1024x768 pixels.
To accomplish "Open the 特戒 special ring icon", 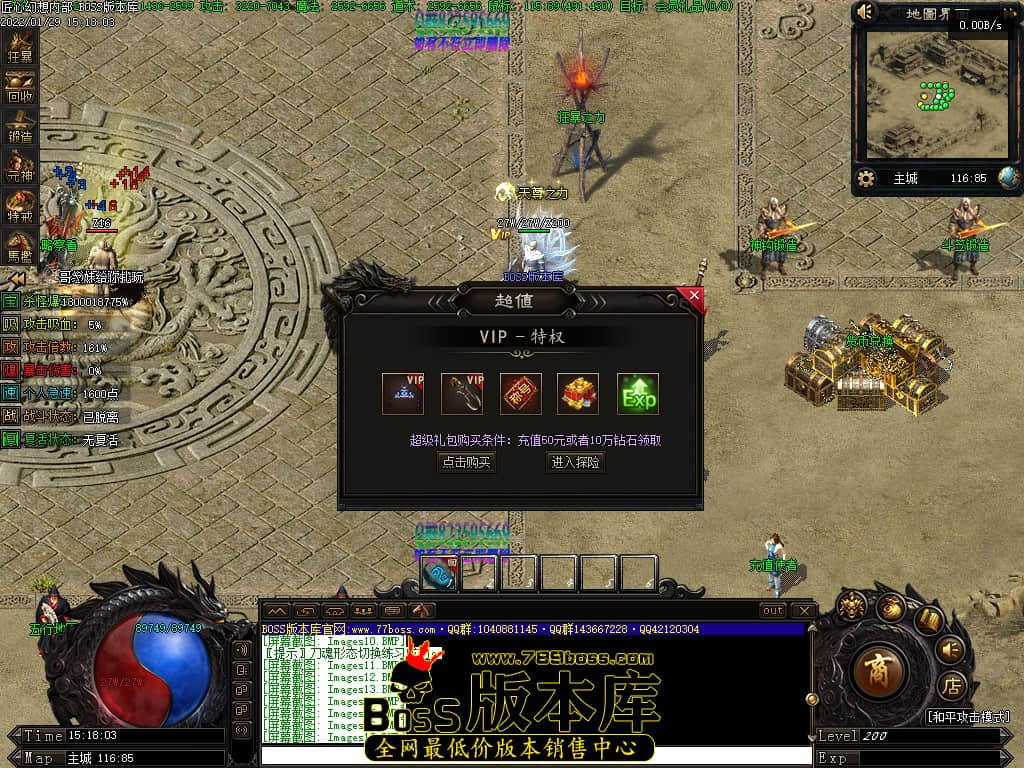I will click(20, 208).
